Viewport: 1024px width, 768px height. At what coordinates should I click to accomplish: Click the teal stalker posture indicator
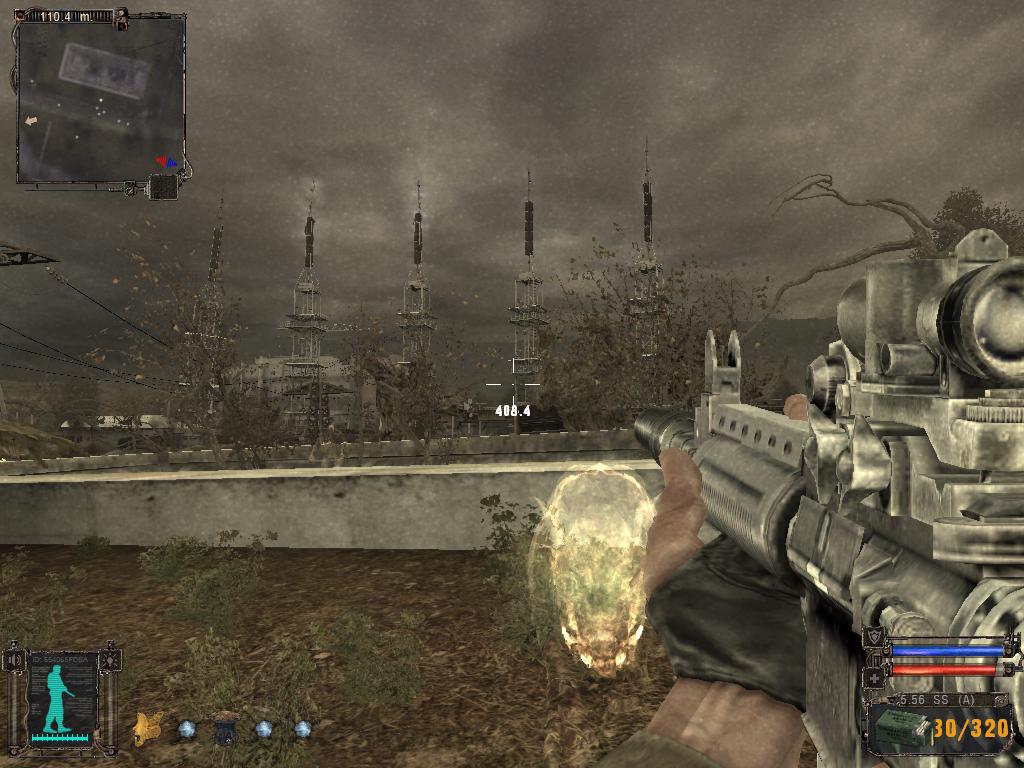click(60, 697)
